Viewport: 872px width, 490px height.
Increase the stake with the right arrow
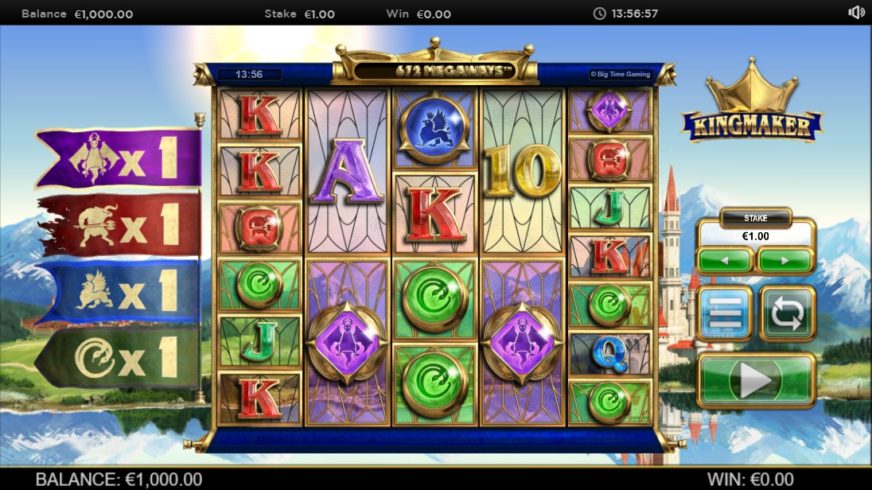click(x=785, y=261)
